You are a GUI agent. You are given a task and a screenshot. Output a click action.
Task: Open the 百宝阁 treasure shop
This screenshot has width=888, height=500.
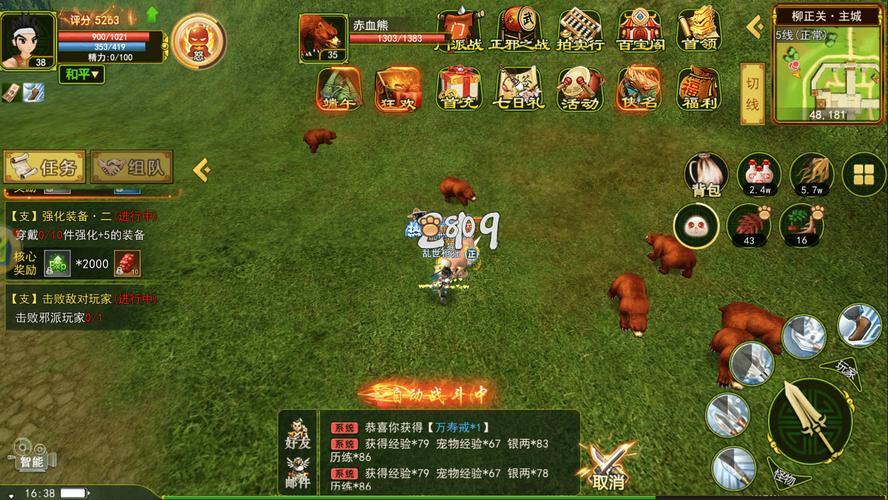pos(639,30)
